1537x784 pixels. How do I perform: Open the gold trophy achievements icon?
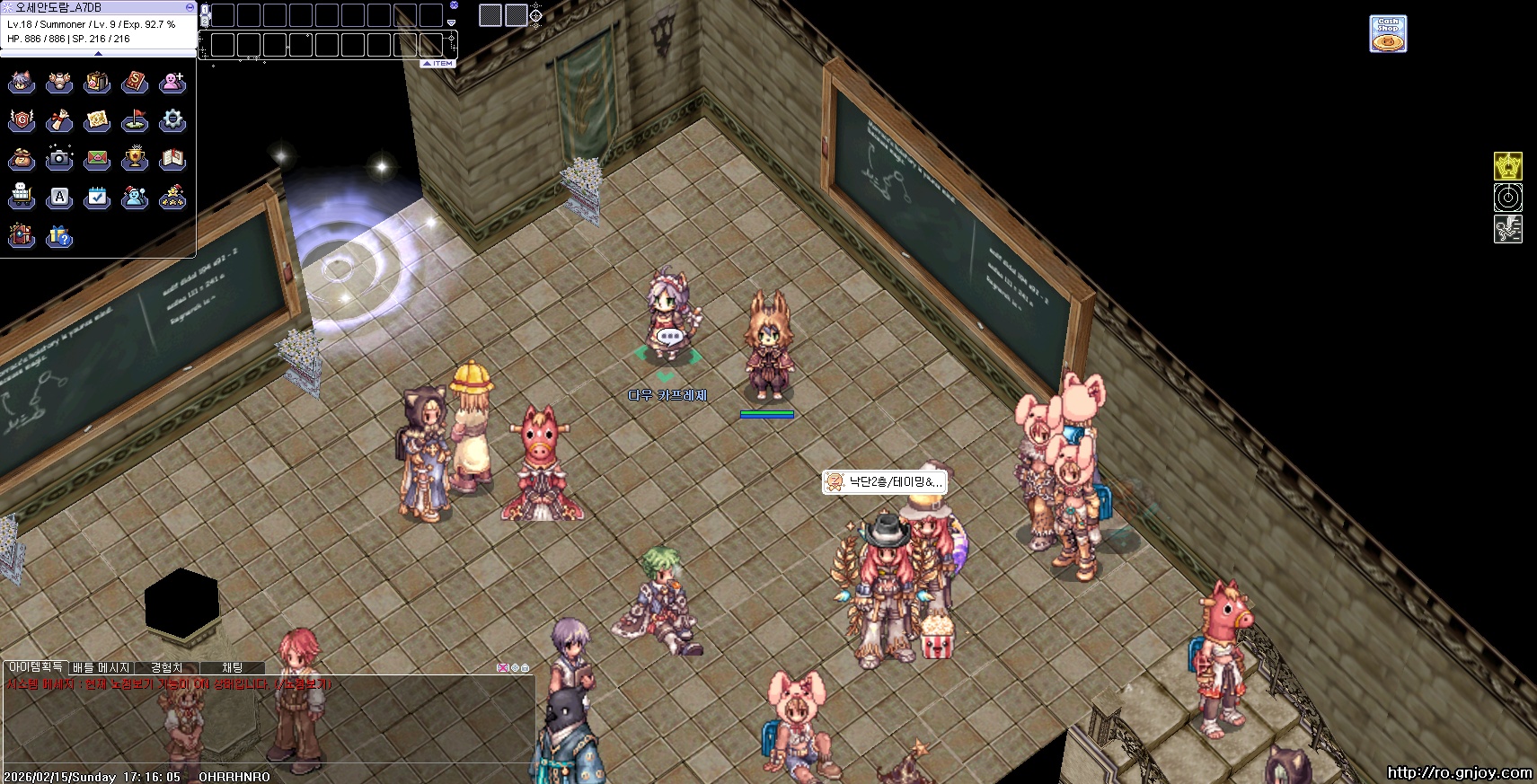135,159
